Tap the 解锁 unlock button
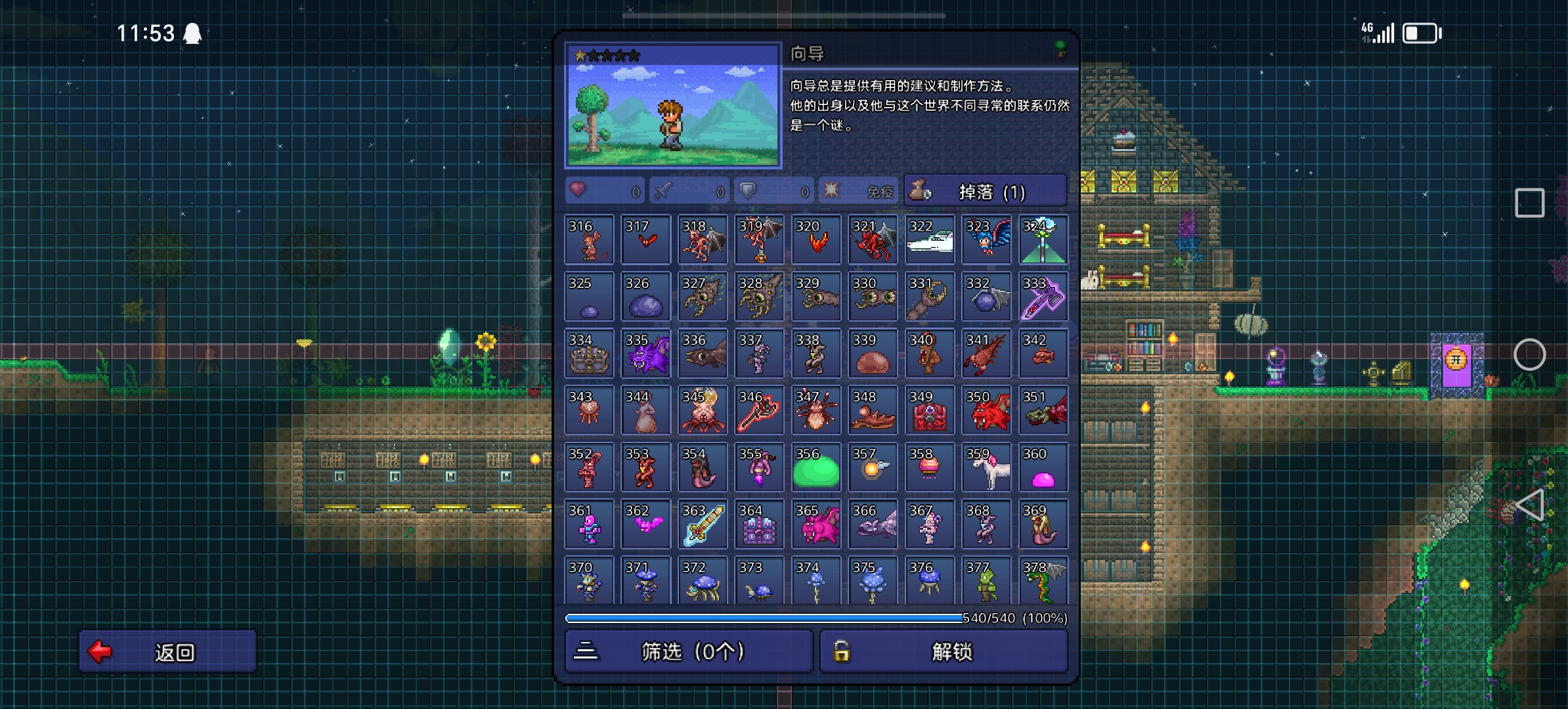Viewport: 1568px width, 709px height. pos(944,651)
